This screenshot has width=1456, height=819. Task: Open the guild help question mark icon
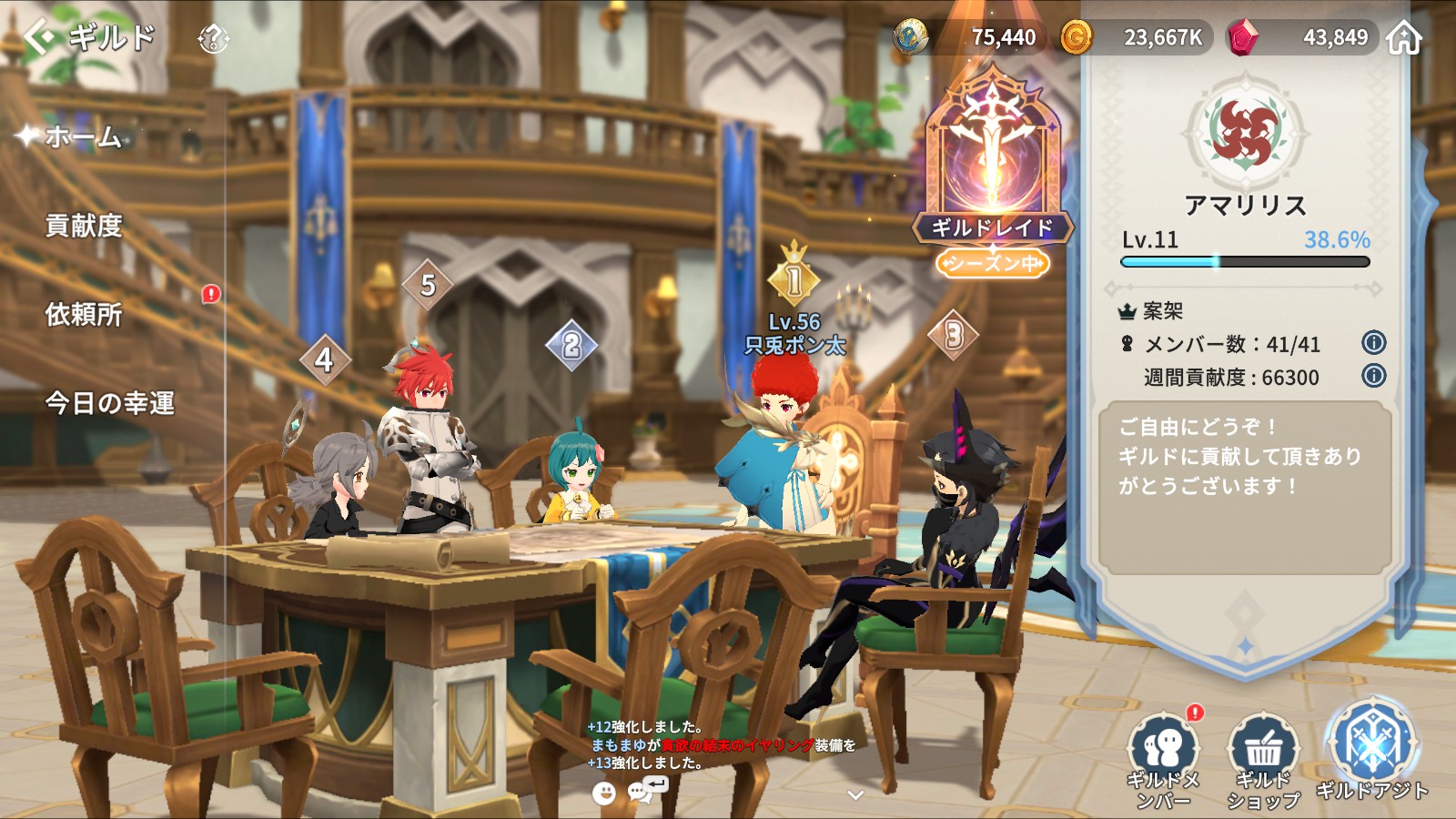click(x=213, y=38)
